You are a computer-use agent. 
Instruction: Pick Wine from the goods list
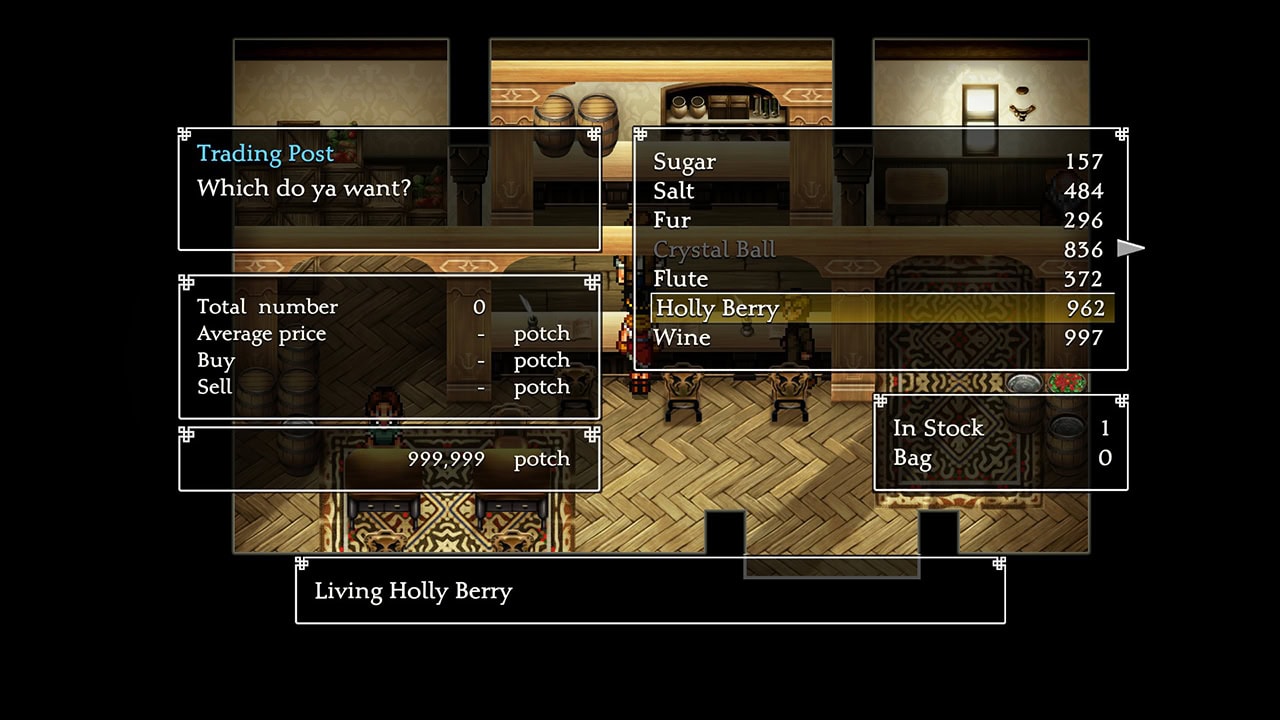tap(682, 338)
